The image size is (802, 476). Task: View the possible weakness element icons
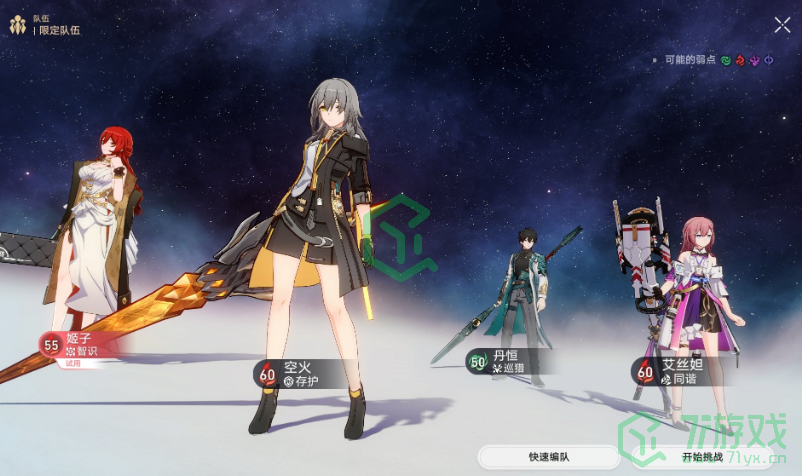tap(756, 60)
